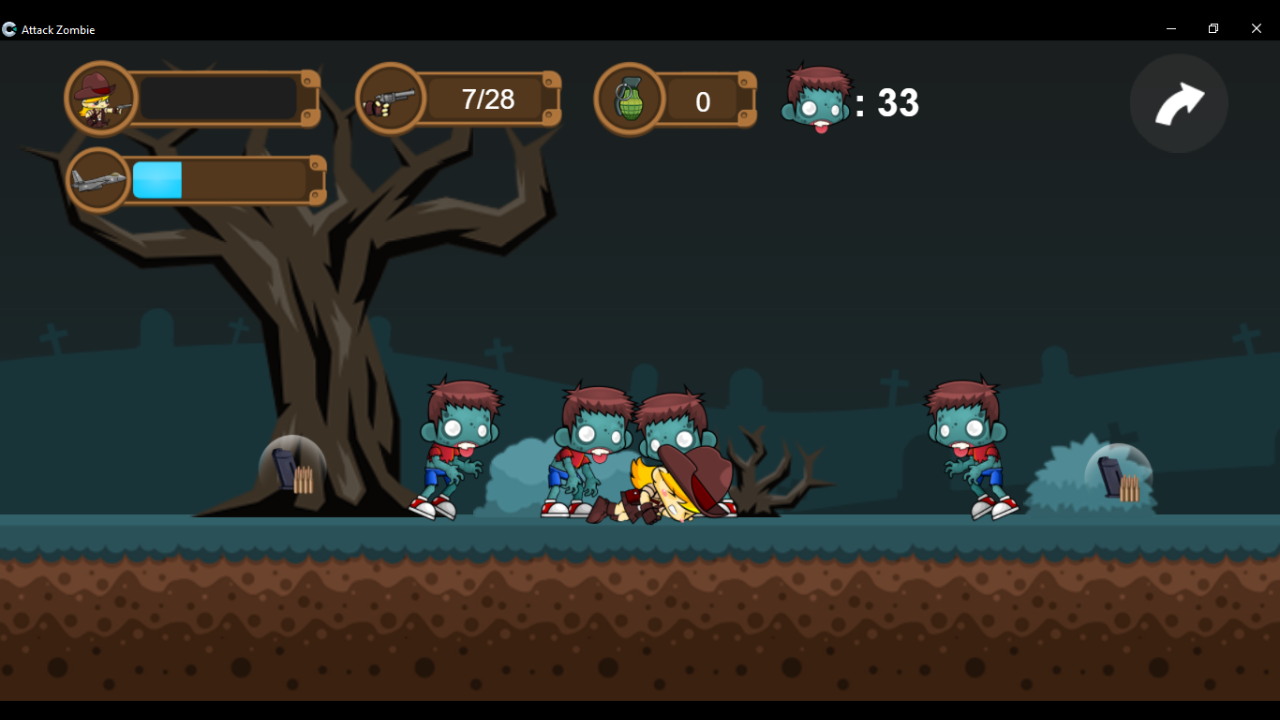
Task: Click the Attack Zombie title text
Action: tap(58, 29)
